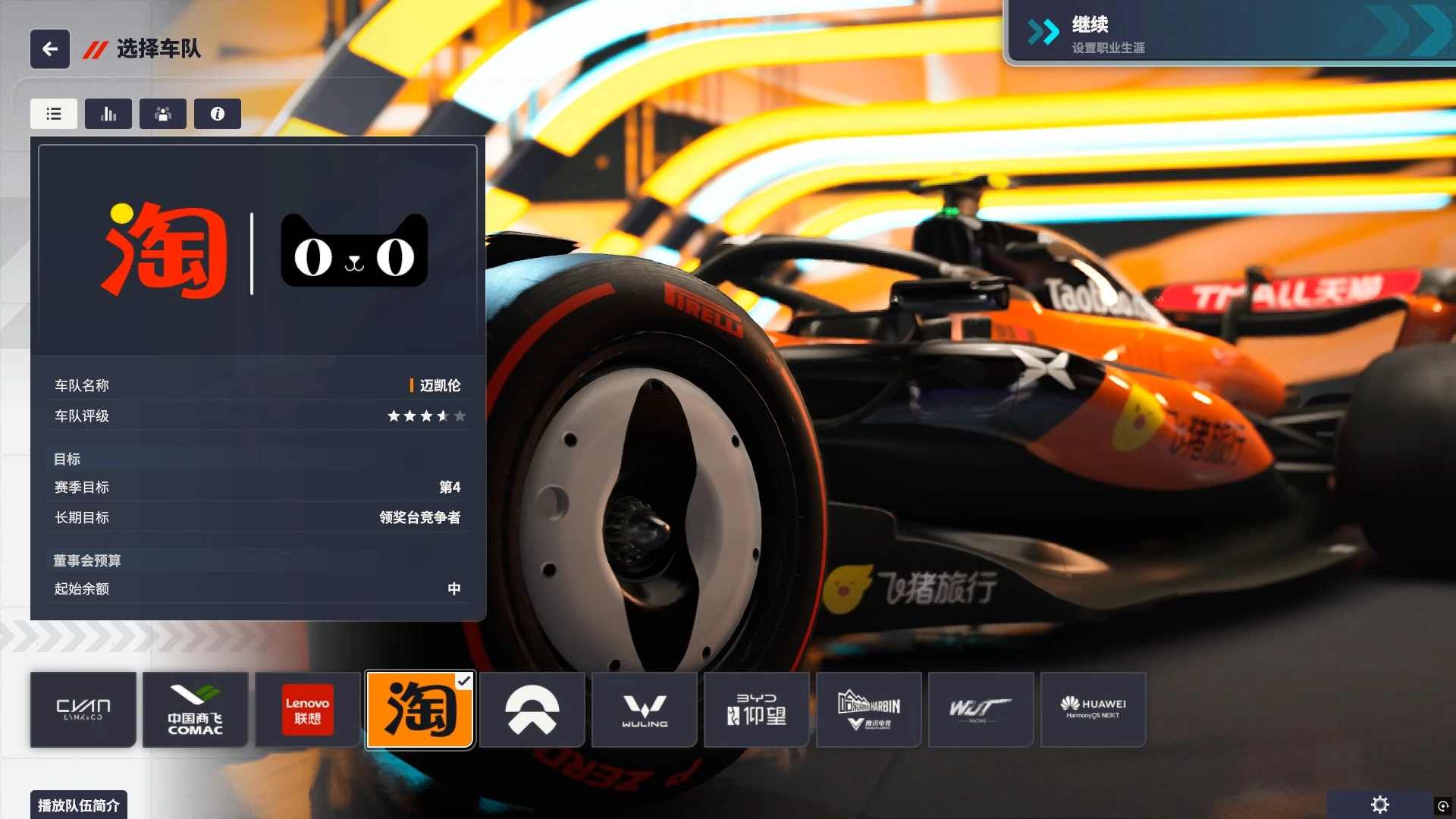Open settings with the gear icon

click(x=1380, y=805)
